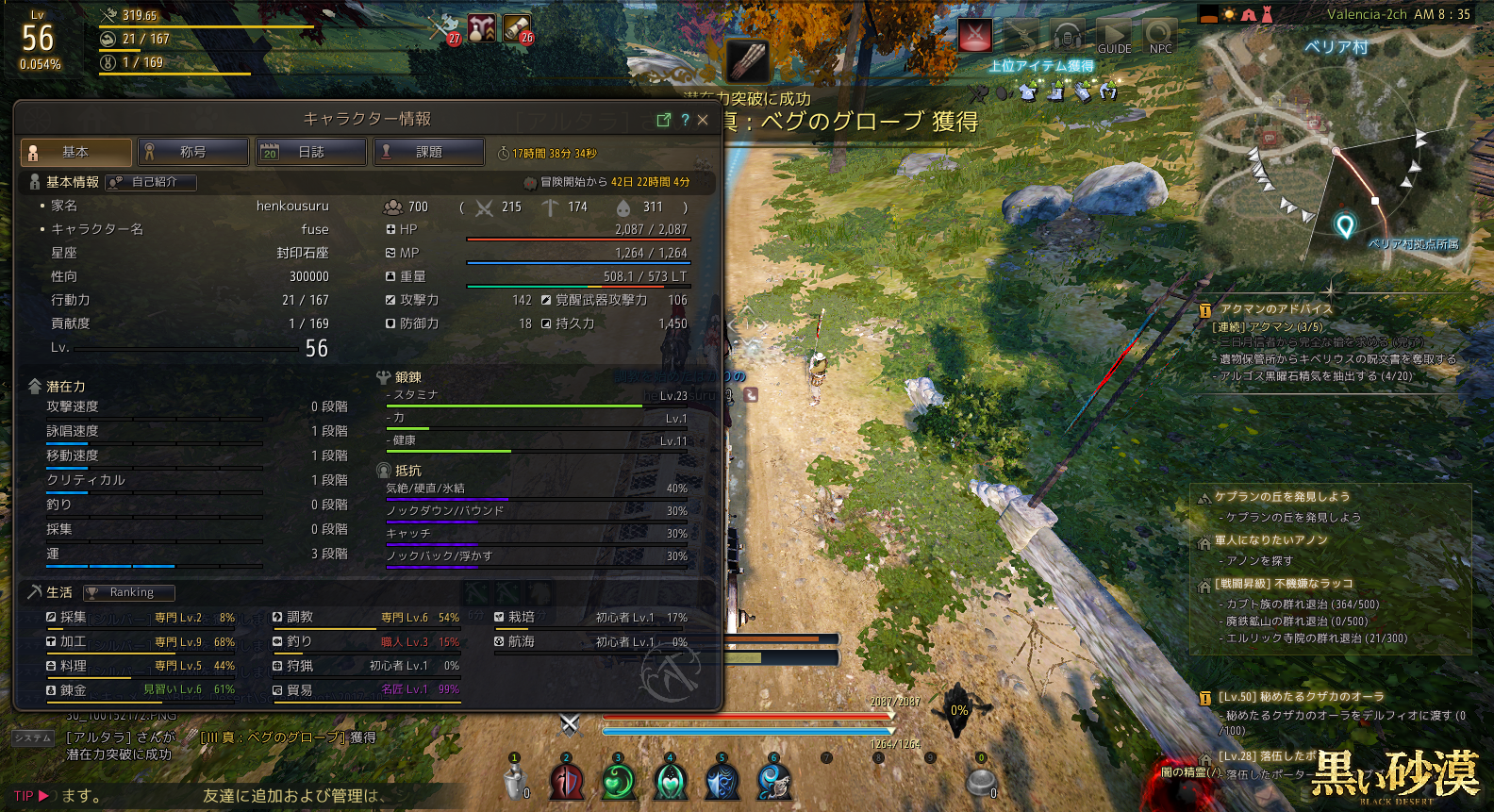Open the headset voice chat icon
The height and width of the screenshot is (812, 1494).
(x=1068, y=37)
